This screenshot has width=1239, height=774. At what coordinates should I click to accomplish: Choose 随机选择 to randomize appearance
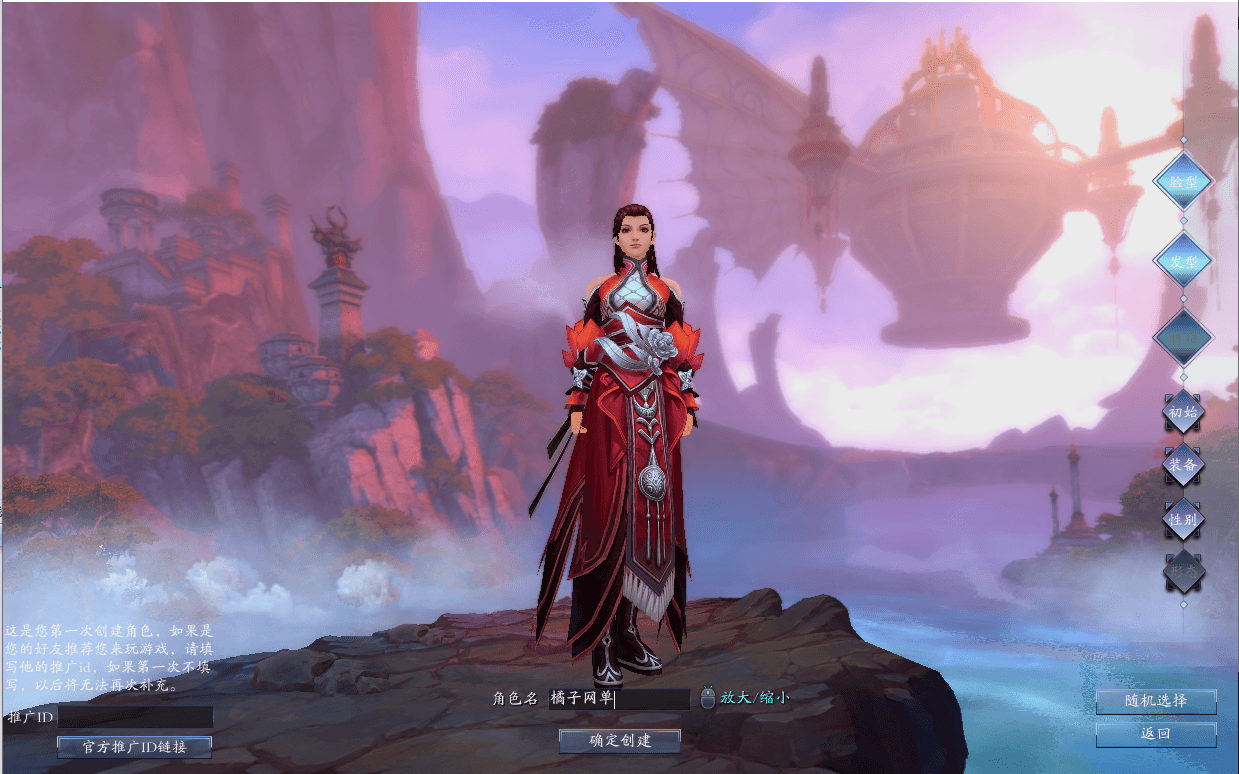(x=1156, y=701)
